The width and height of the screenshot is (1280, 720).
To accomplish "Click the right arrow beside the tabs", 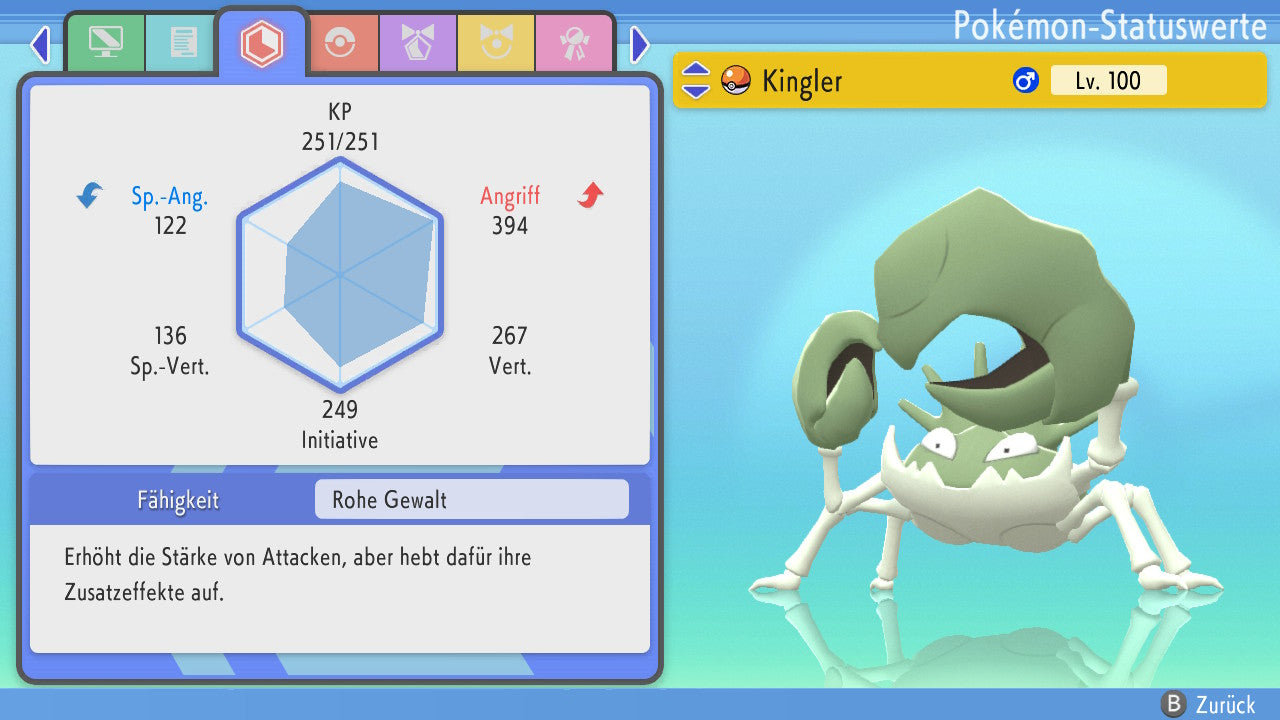I will tap(640, 44).
